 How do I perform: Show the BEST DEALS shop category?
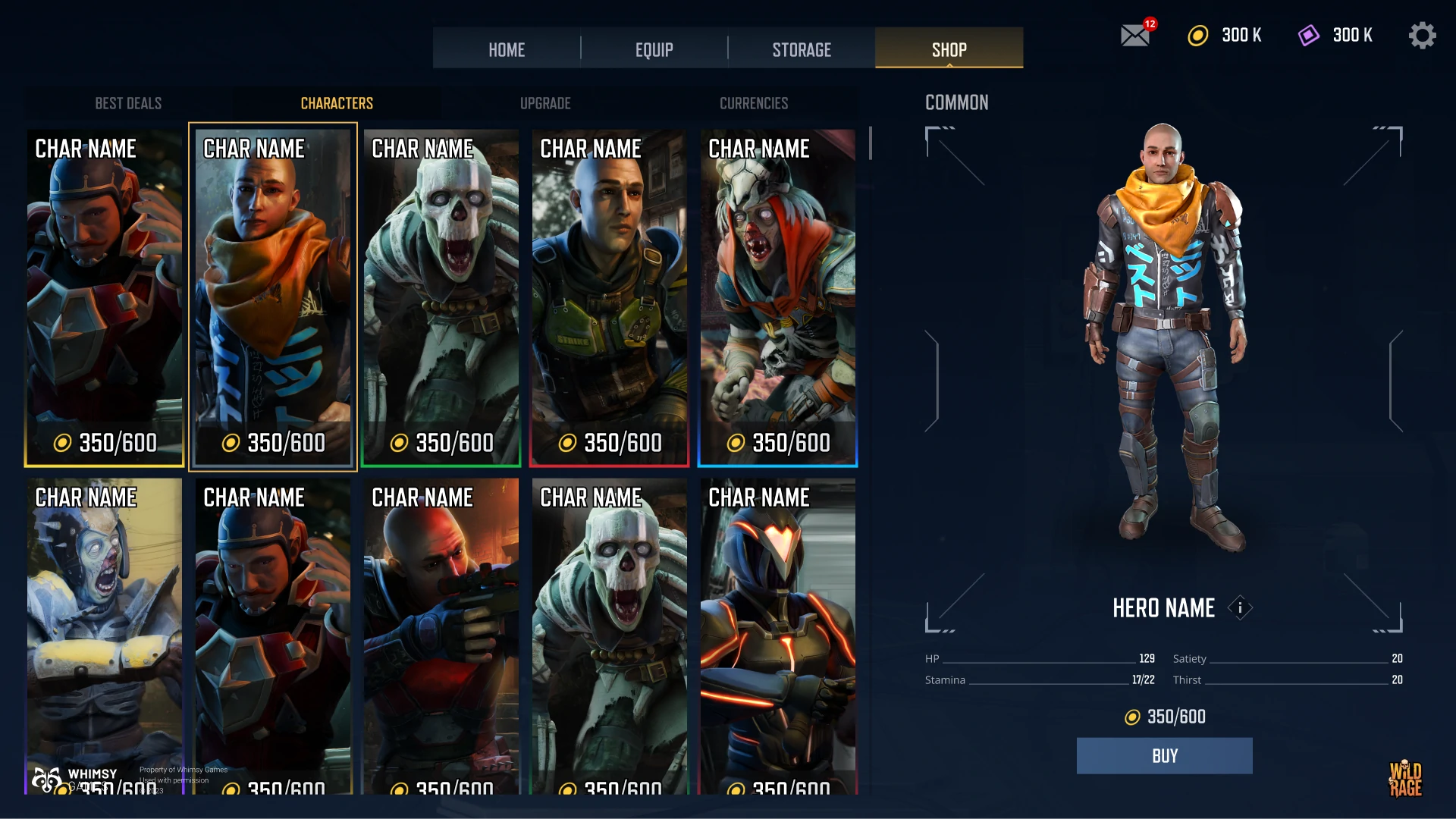point(128,103)
